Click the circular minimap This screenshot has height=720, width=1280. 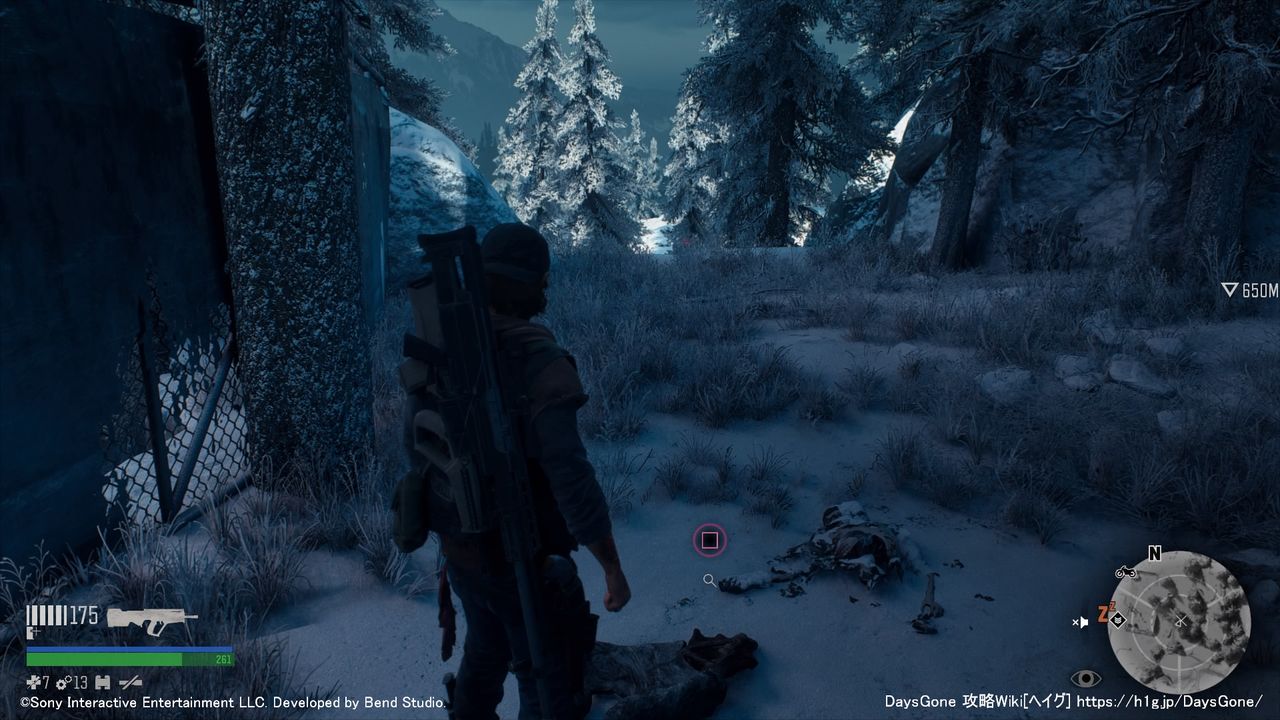(1179, 622)
